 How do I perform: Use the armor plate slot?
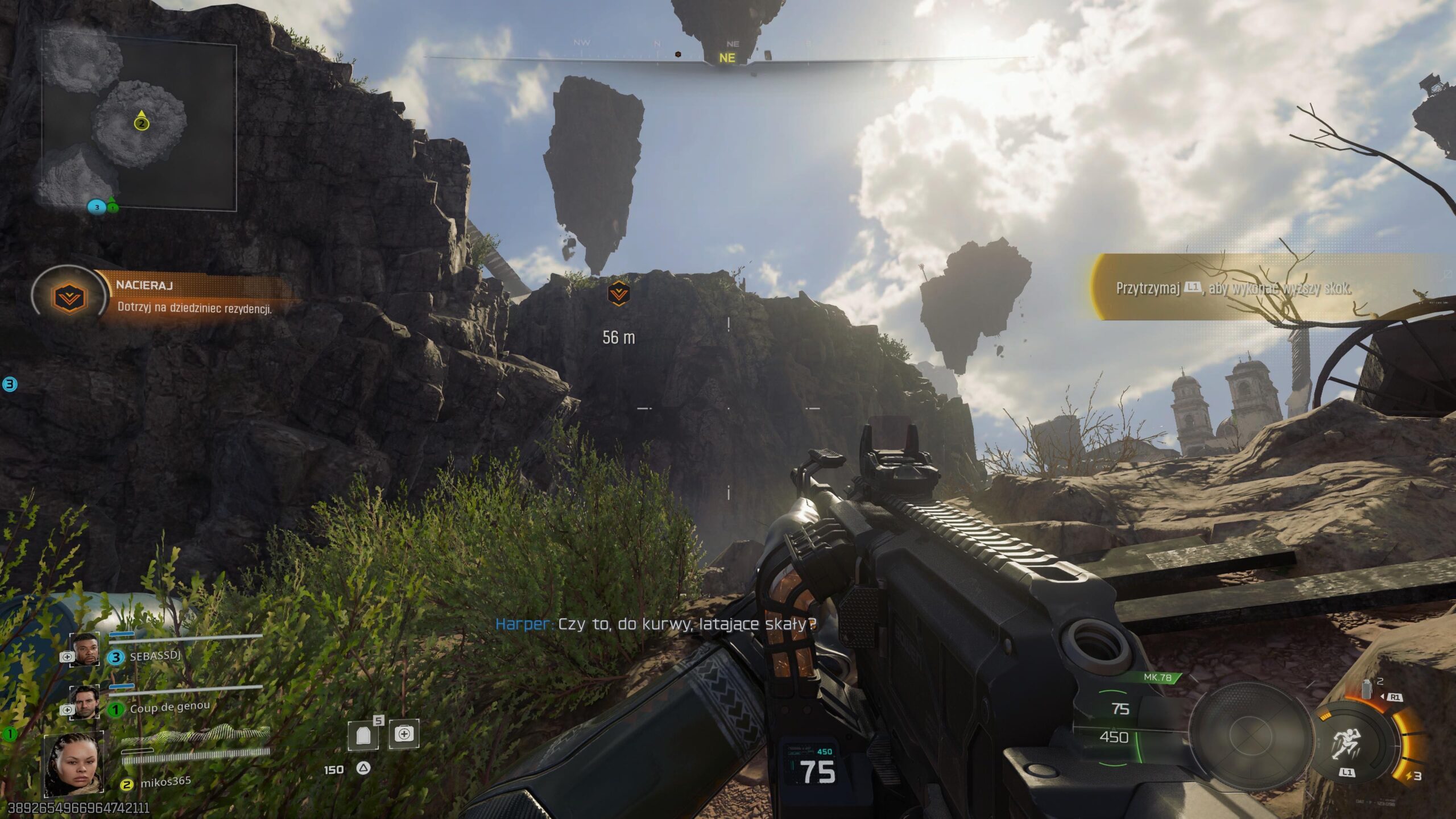tap(364, 735)
